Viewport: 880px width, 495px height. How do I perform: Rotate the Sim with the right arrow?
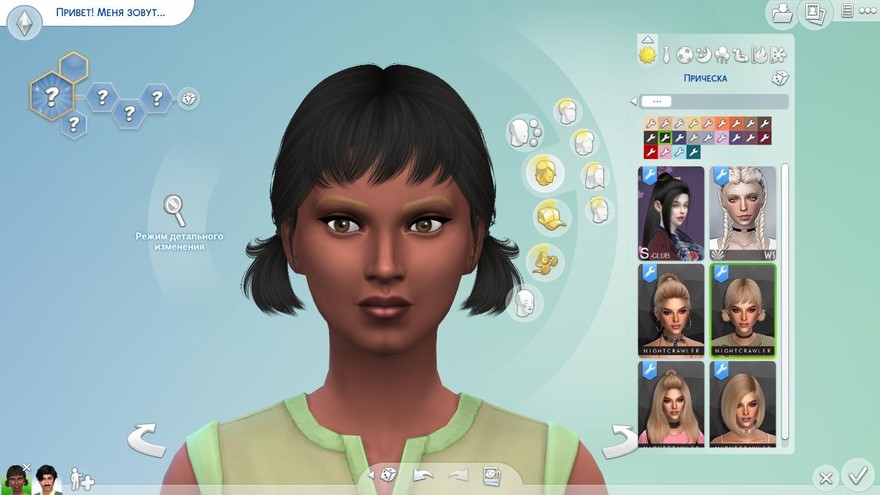click(x=620, y=439)
